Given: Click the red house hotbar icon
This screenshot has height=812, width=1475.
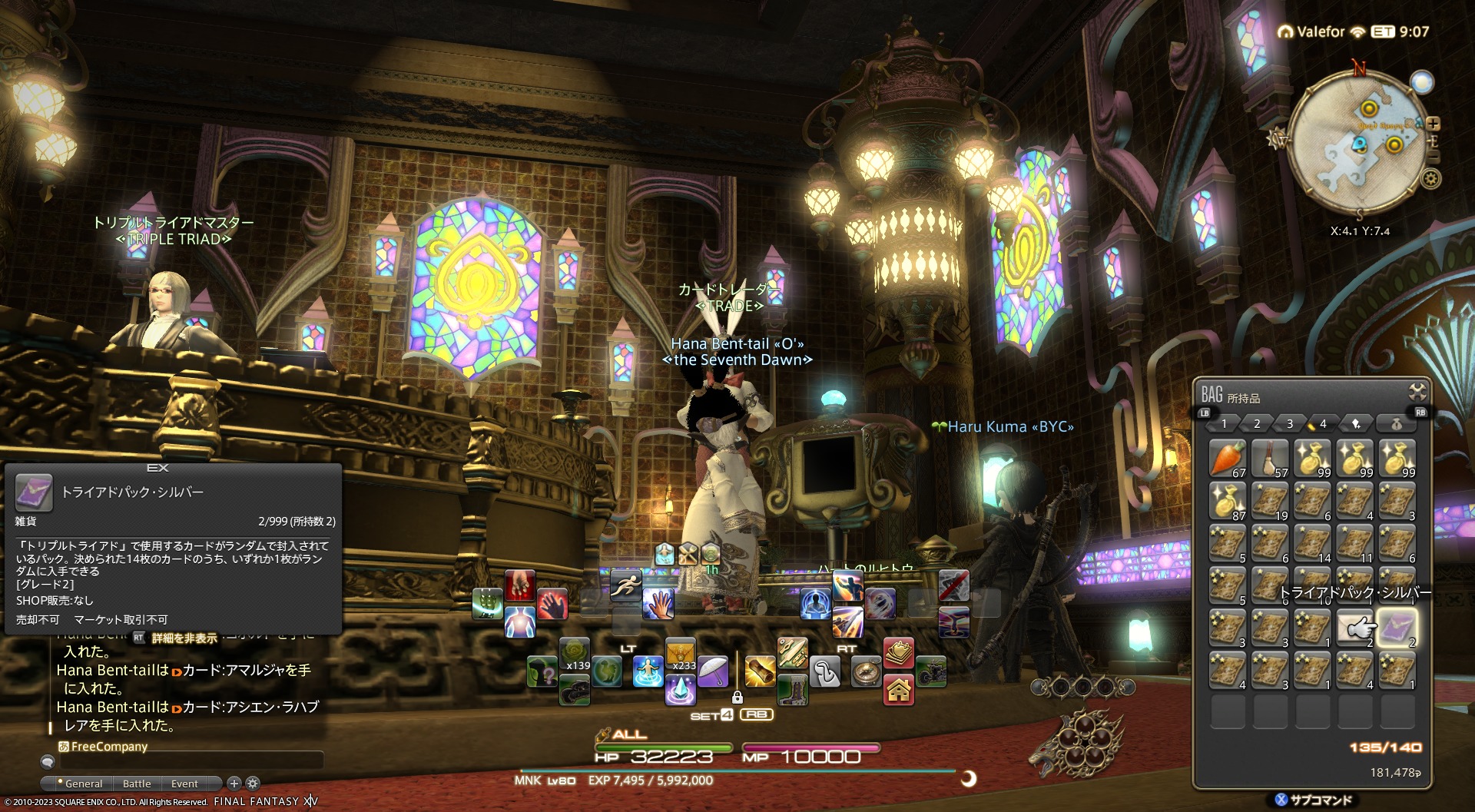Looking at the screenshot, I should [x=899, y=691].
